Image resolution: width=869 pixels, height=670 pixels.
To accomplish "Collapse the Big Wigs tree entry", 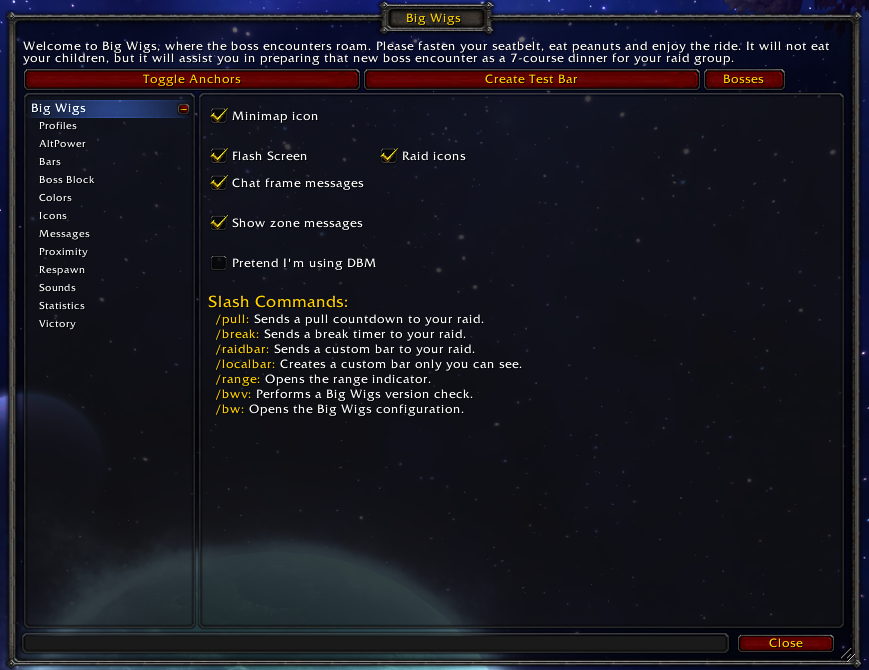I will (183, 109).
